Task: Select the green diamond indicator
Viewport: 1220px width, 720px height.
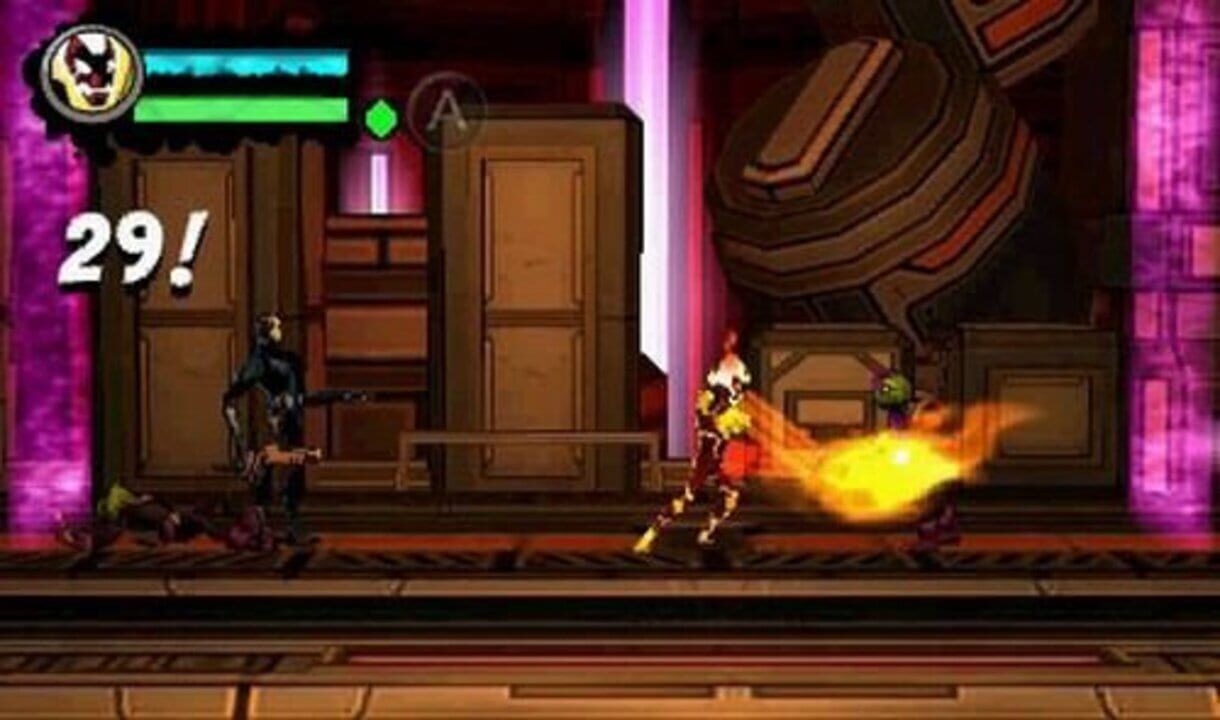Action: pos(380,119)
